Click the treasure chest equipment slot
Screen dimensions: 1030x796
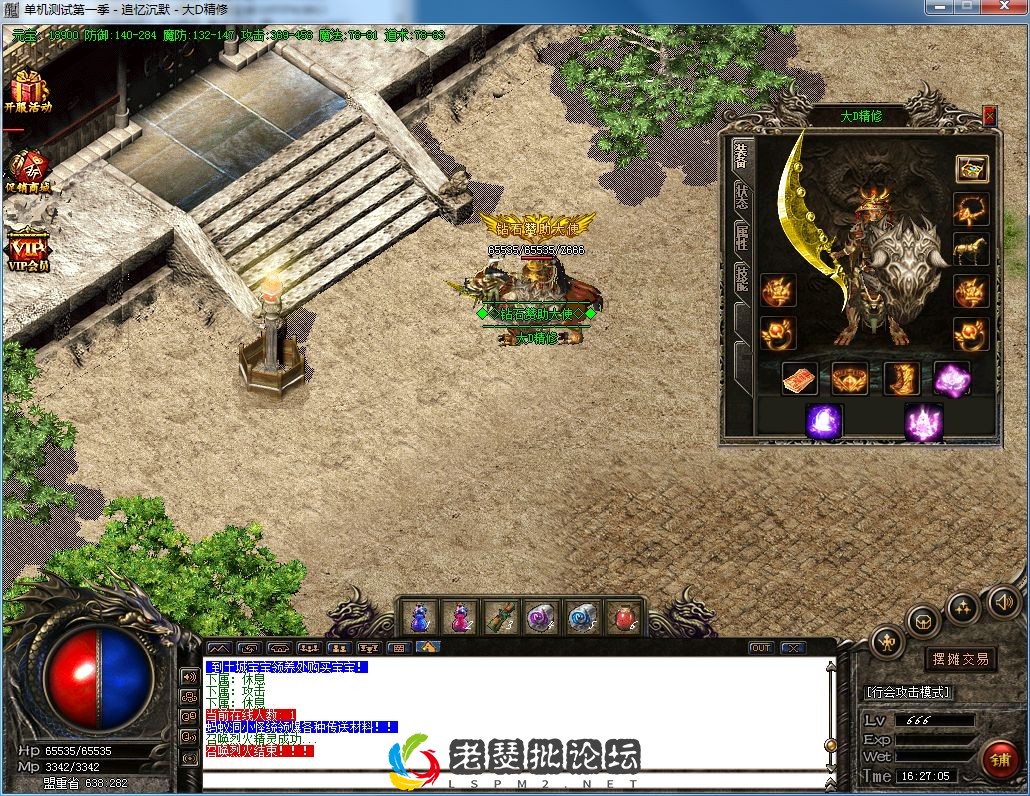pos(971,168)
